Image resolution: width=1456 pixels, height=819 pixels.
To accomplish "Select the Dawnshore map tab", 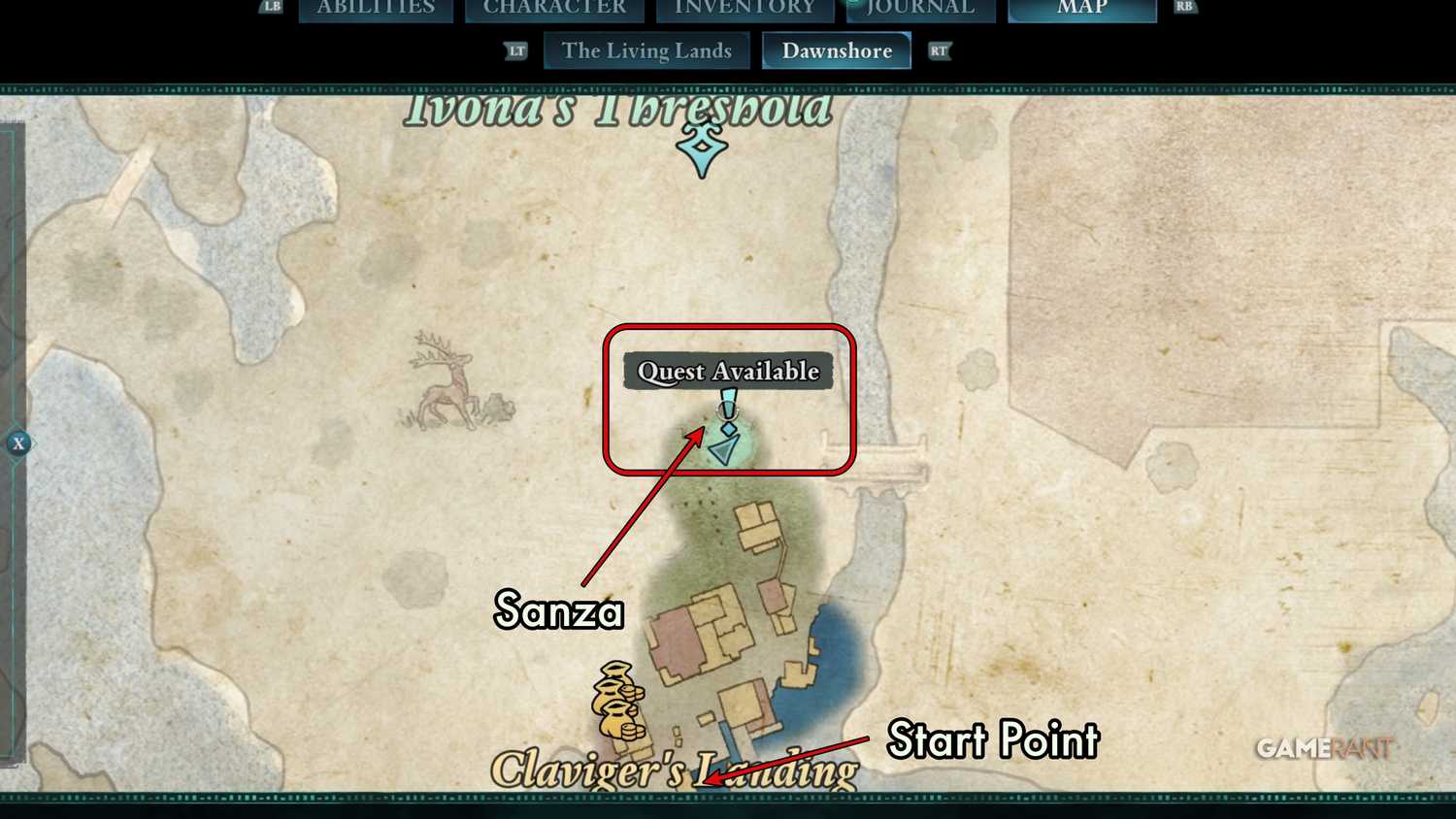I will tap(836, 50).
